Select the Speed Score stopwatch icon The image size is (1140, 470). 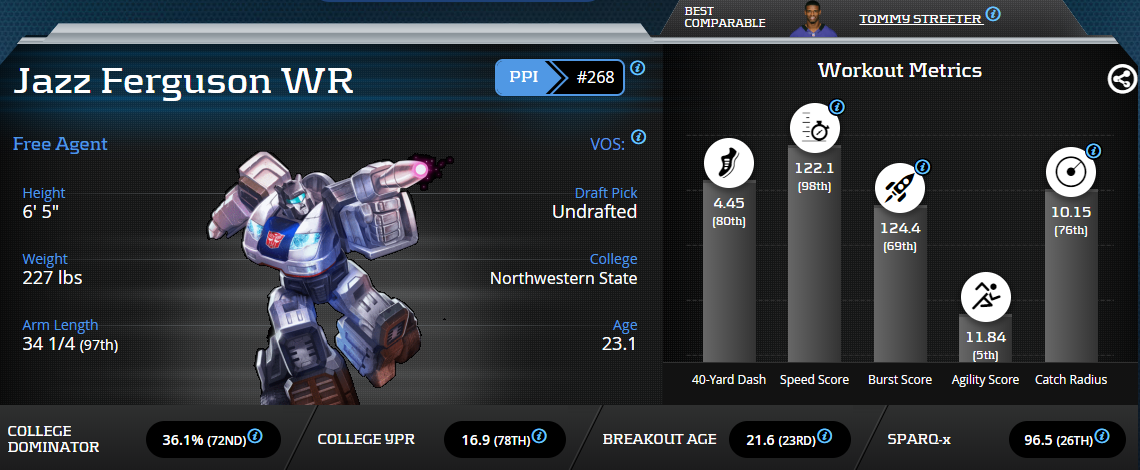click(x=815, y=129)
